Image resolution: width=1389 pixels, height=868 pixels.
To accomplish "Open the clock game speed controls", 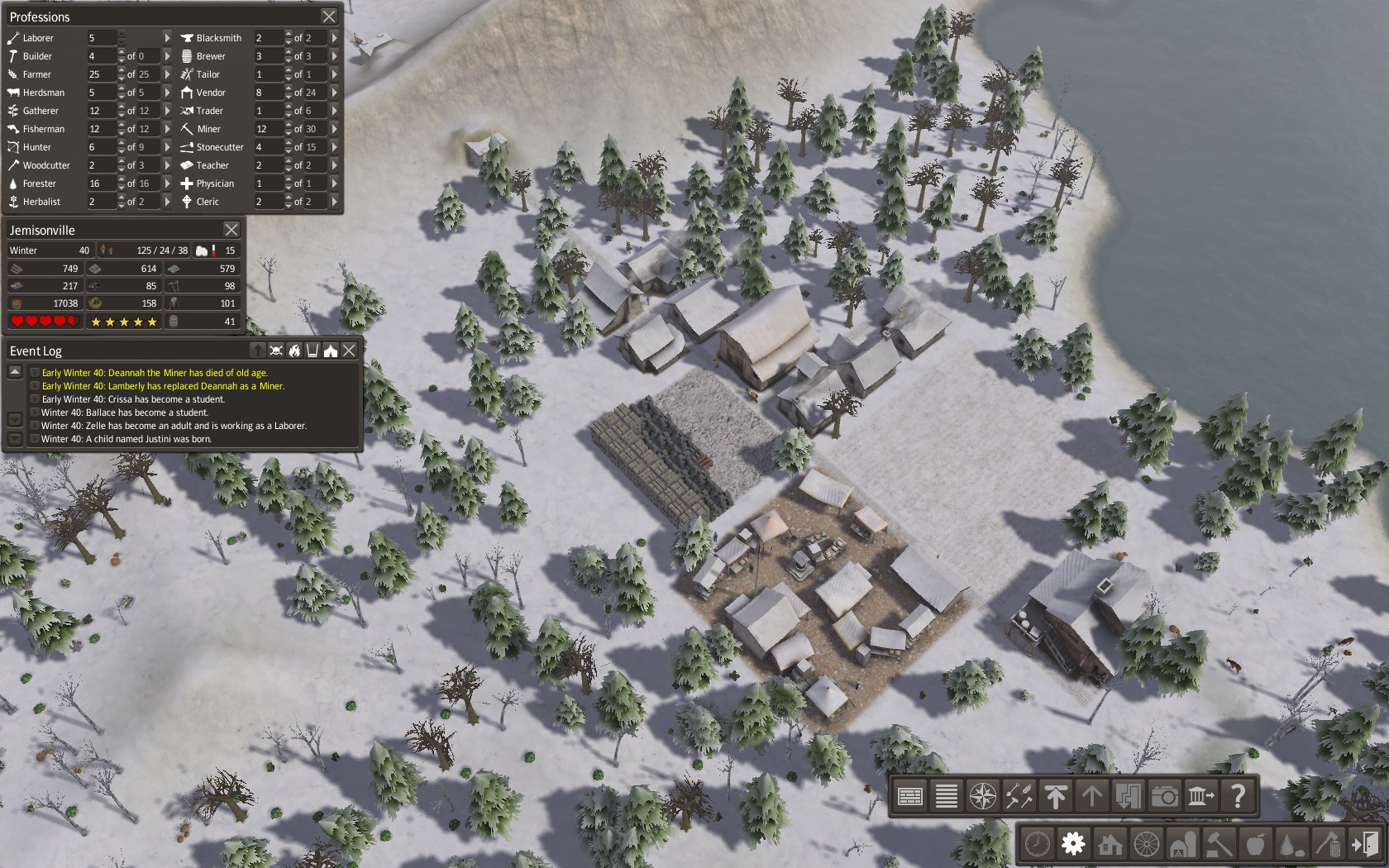I will [x=1037, y=844].
